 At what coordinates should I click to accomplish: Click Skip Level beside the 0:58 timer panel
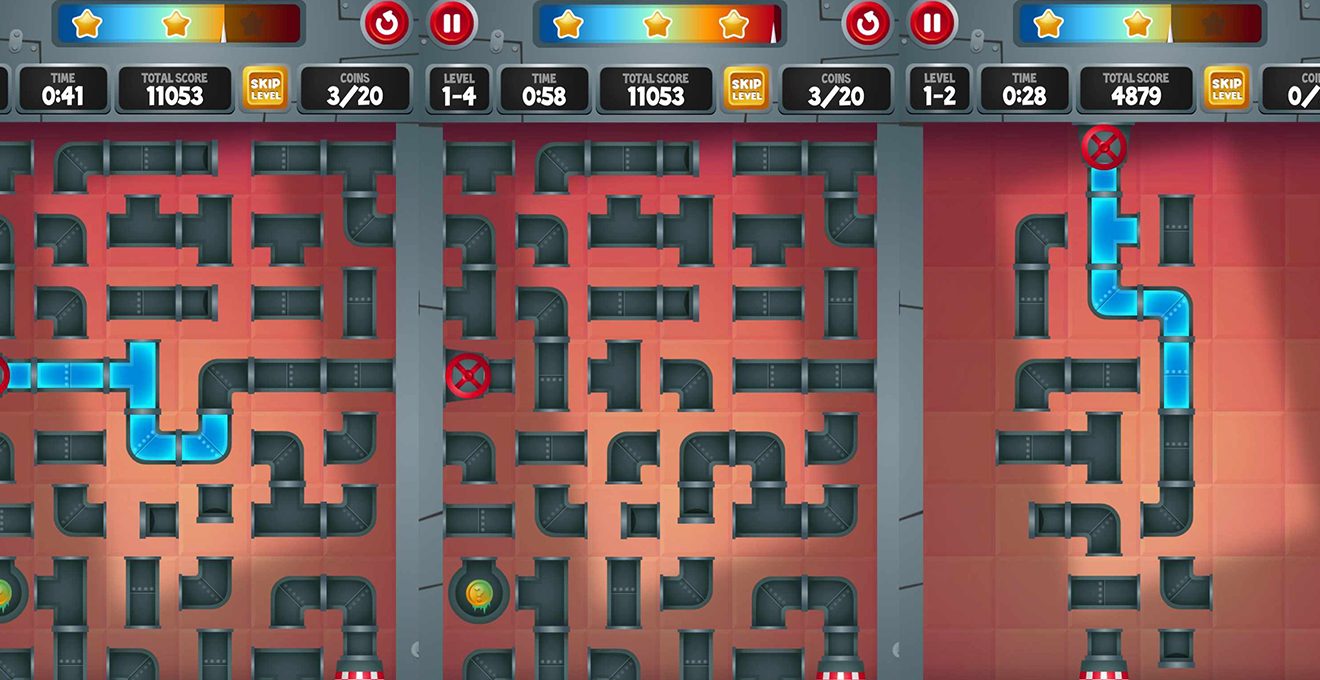745,89
